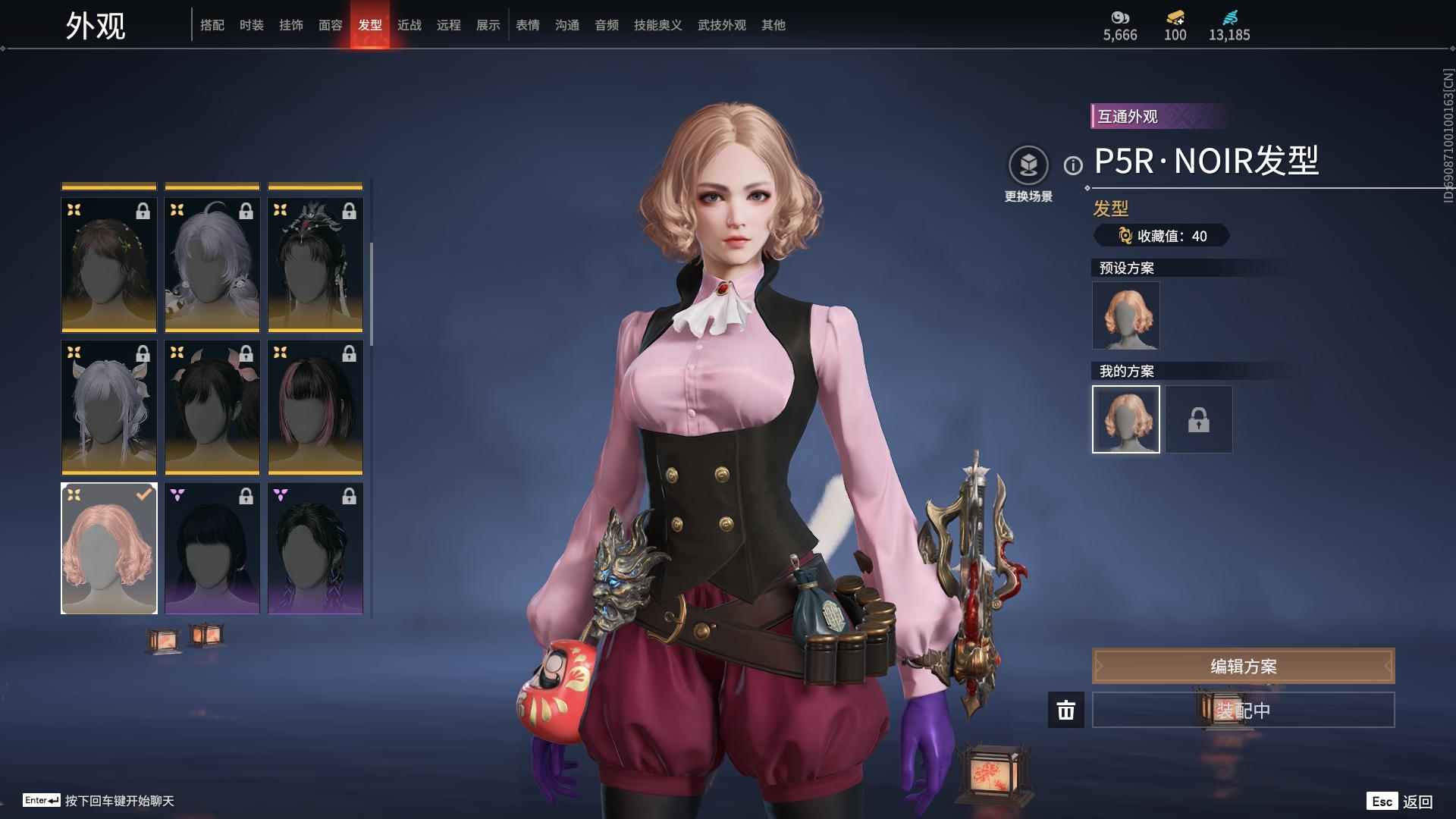
Task: Select the locked 我的方案 scheme slot
Action: (1199, 419)
